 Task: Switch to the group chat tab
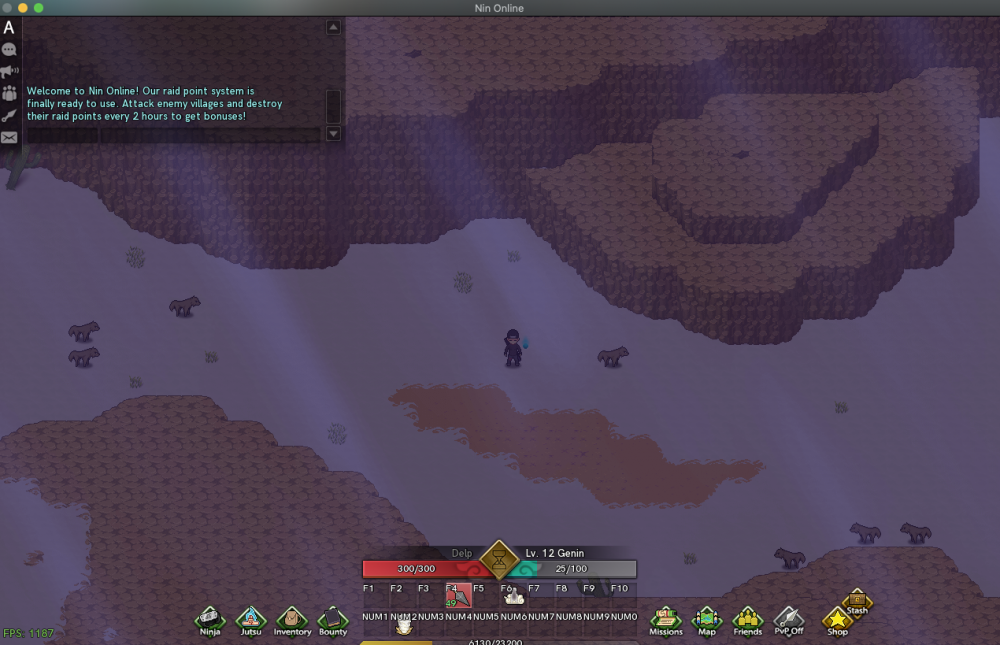[x=9, y=93]
